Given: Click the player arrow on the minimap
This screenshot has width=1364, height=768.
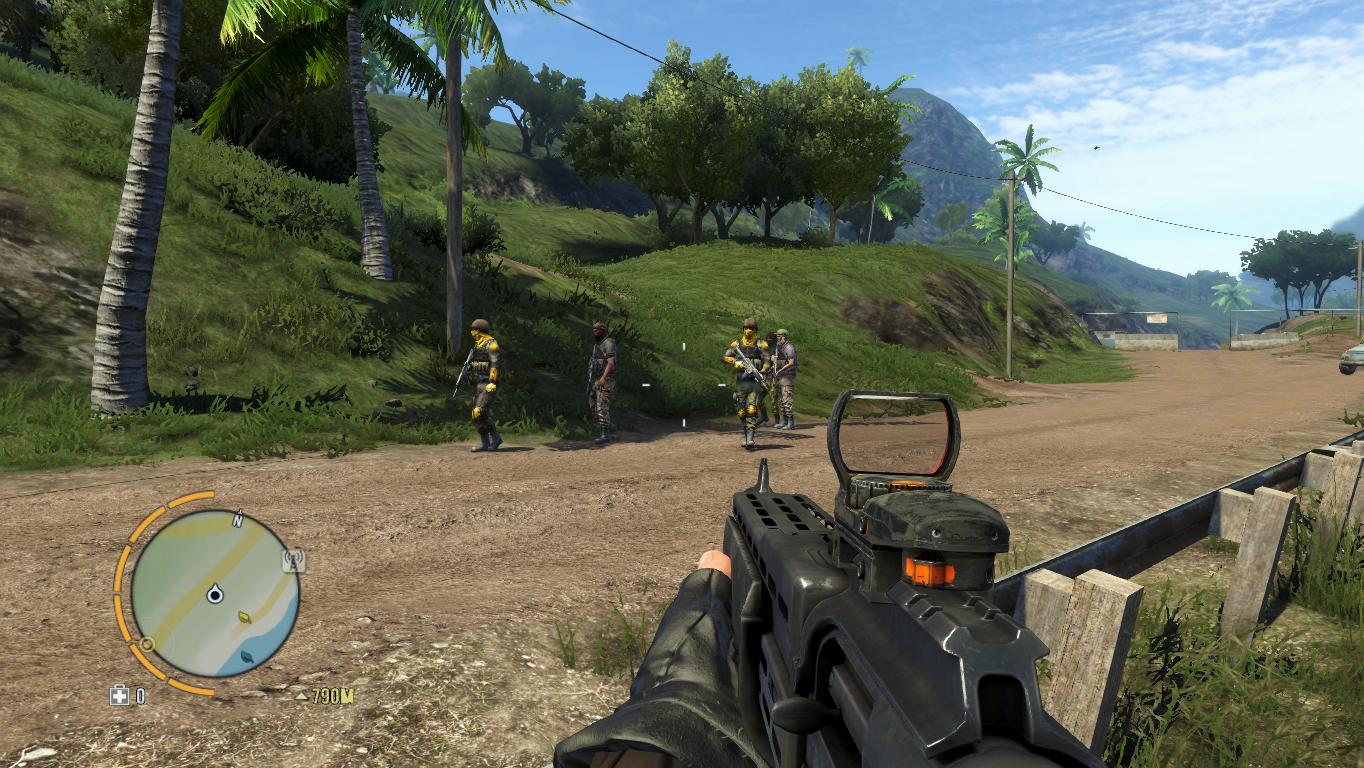Looking at the screenshot, I should point(214,595).
